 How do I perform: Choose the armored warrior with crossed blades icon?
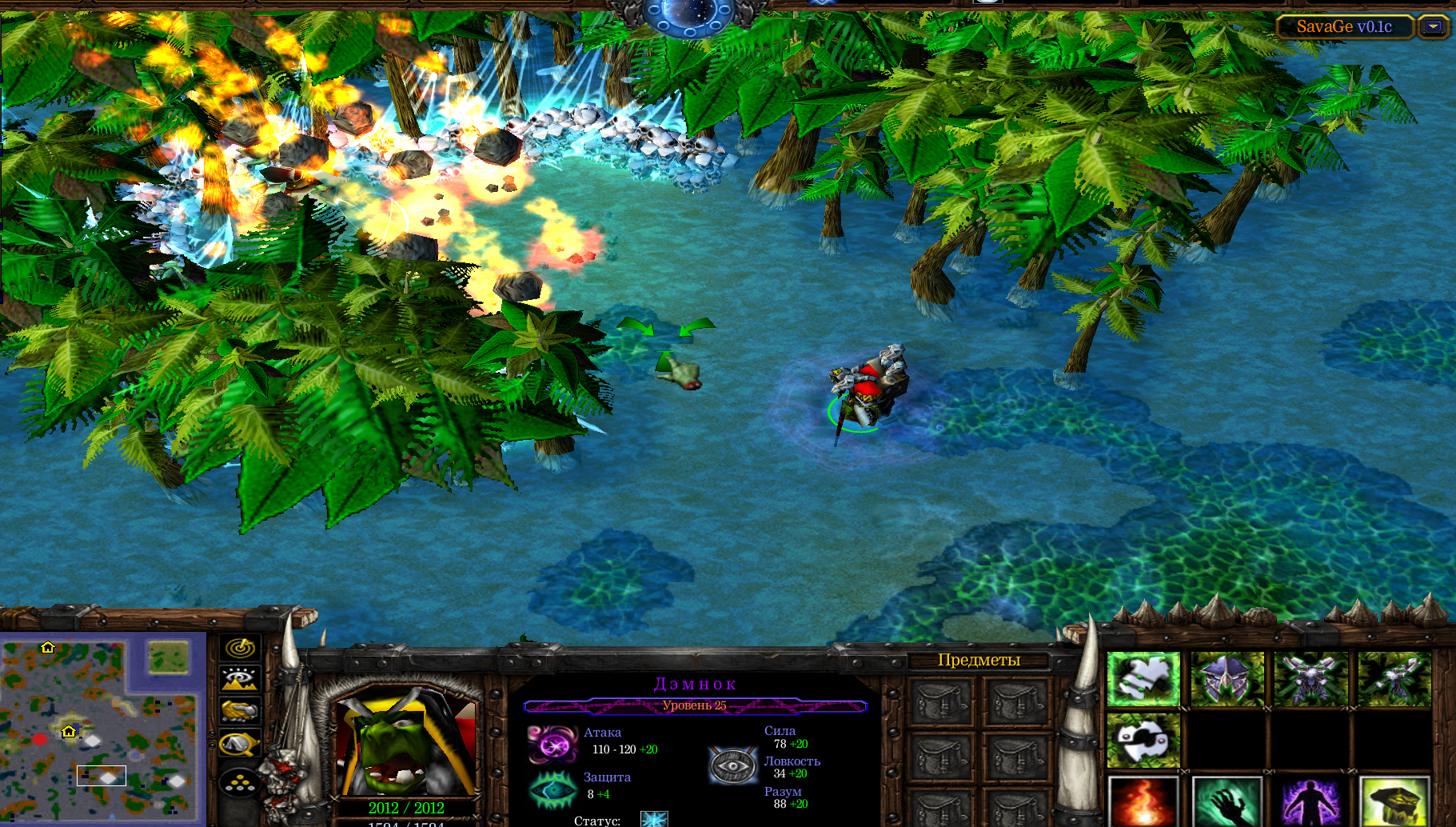click(x=1311, y=679)
